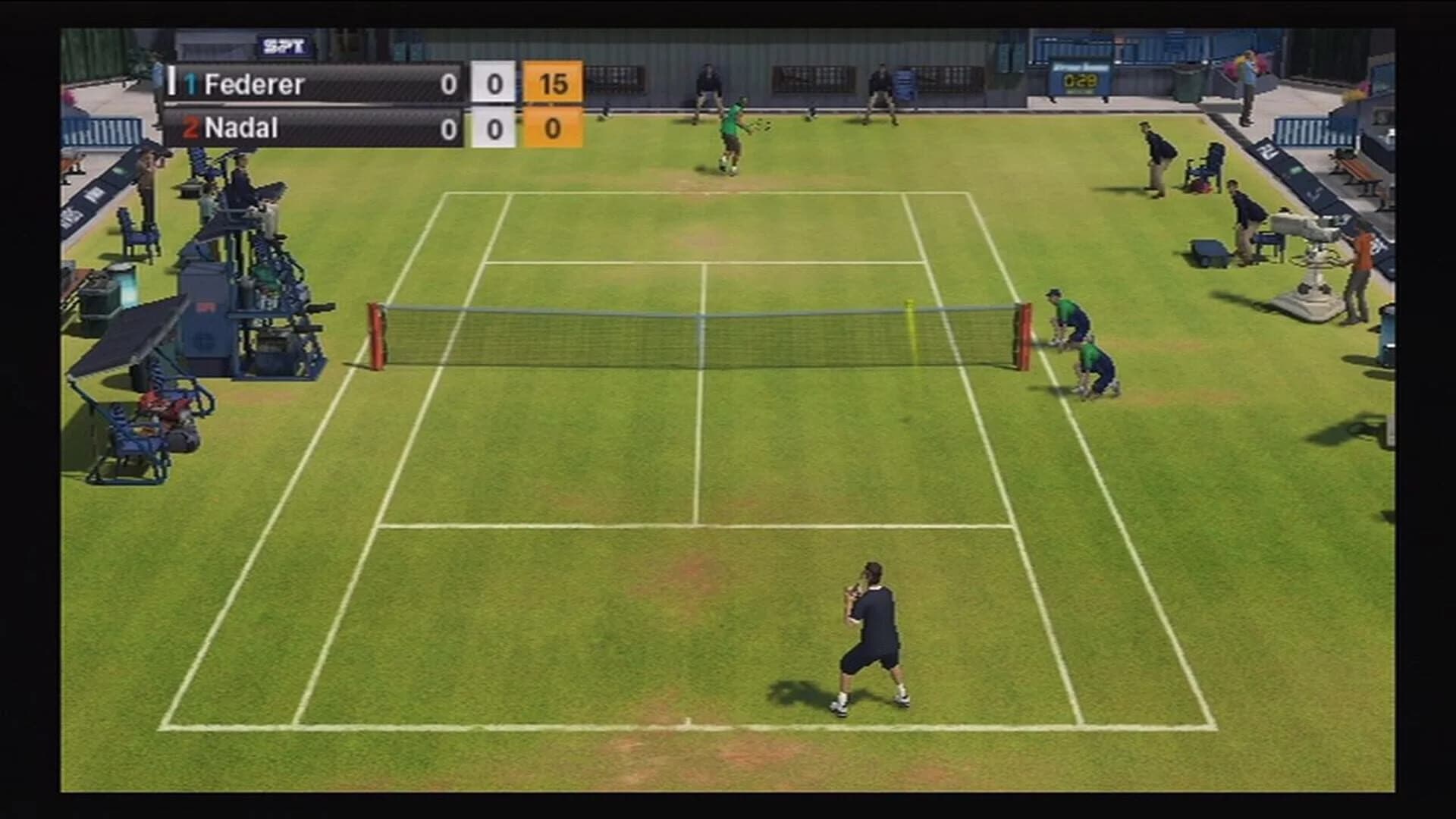Click the yellow timer display on the back scoreboard
The image size is (1456, 819).
pos(1080,80)
